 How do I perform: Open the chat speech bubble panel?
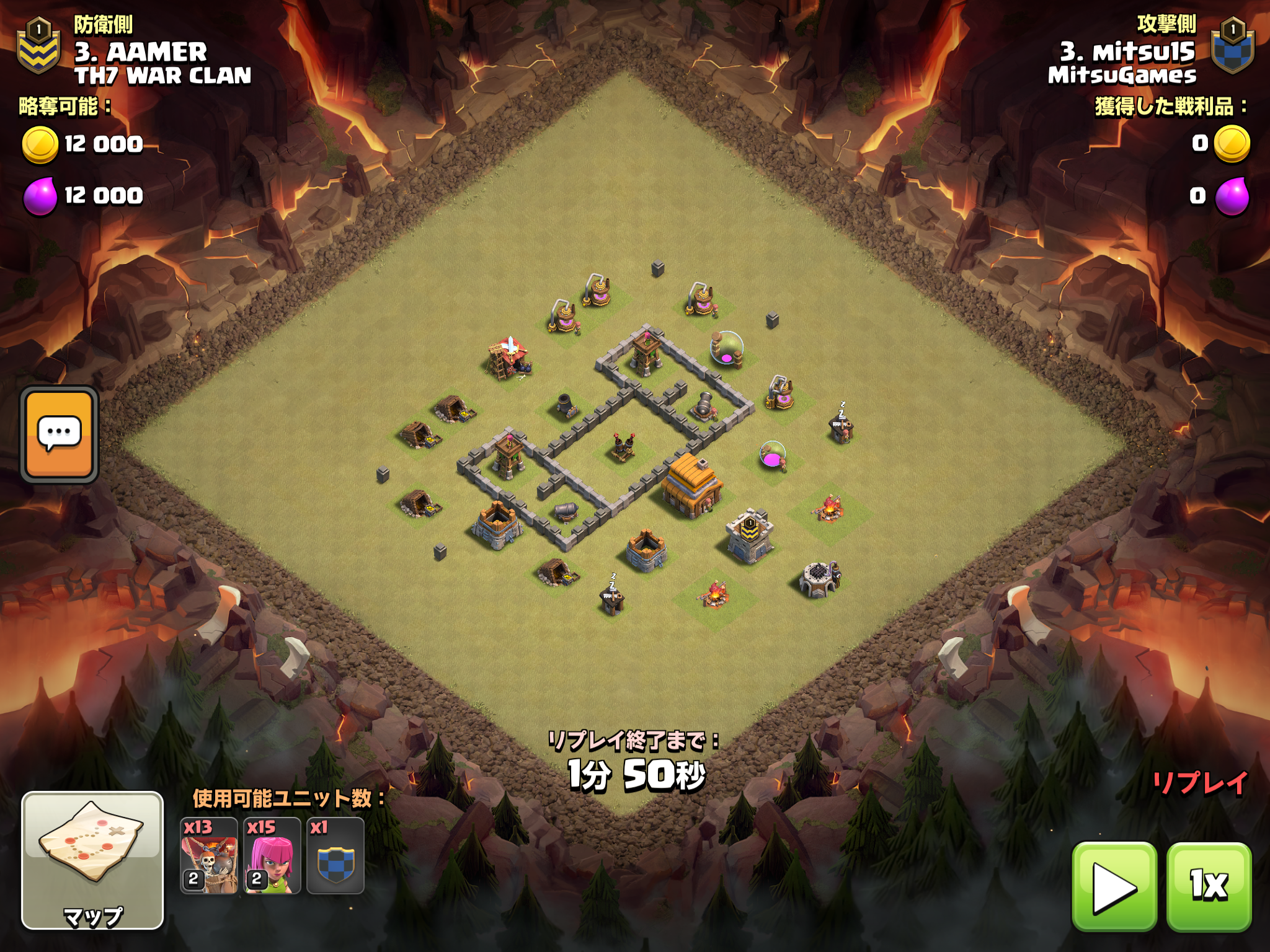click(60, 434)
